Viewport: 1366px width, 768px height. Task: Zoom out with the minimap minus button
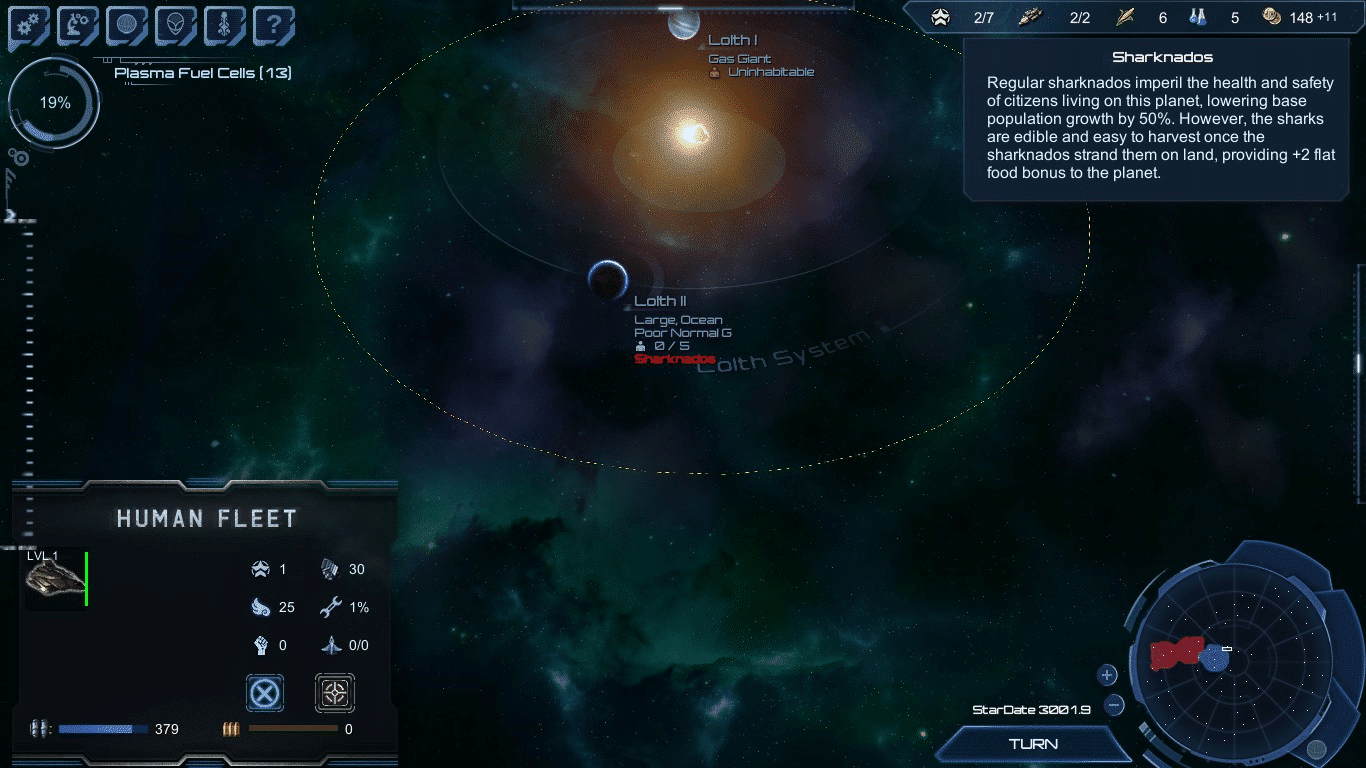pos(1114,705)
